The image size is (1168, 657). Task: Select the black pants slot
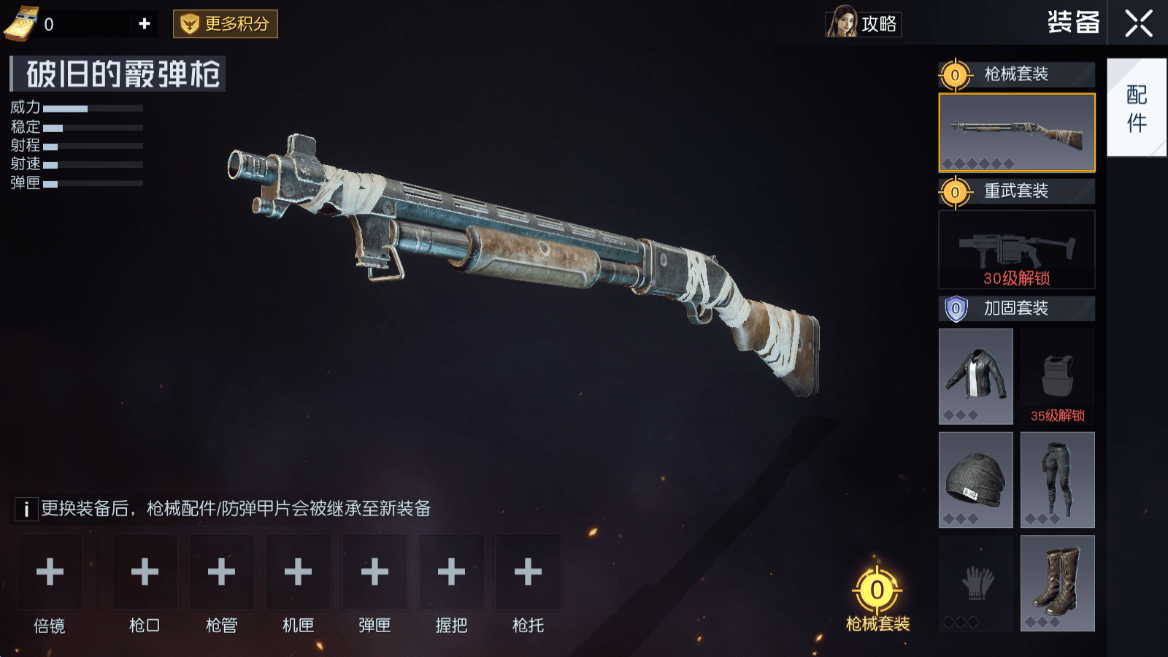[1057, 480]
